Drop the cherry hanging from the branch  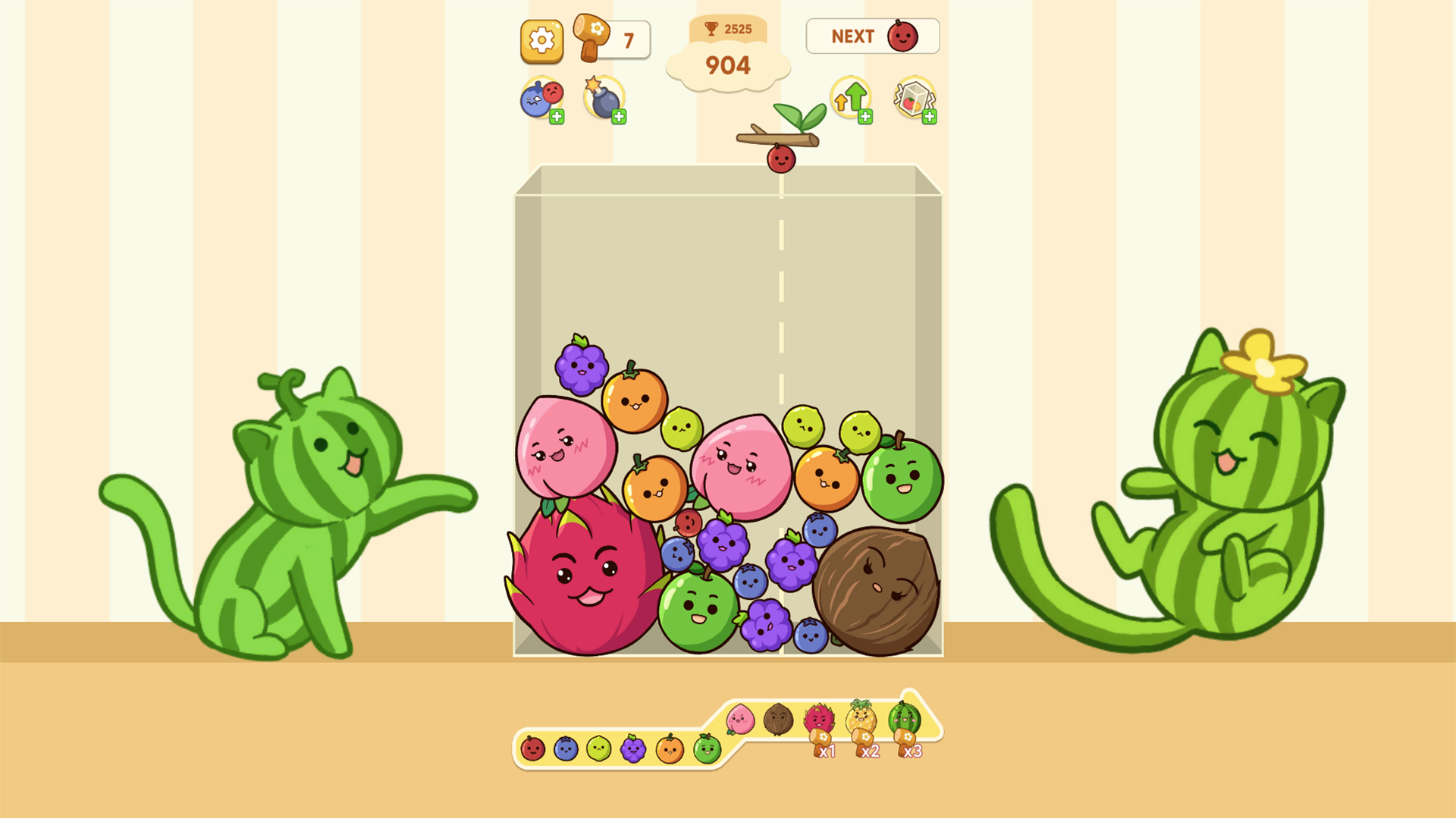(x=780, y=159)
